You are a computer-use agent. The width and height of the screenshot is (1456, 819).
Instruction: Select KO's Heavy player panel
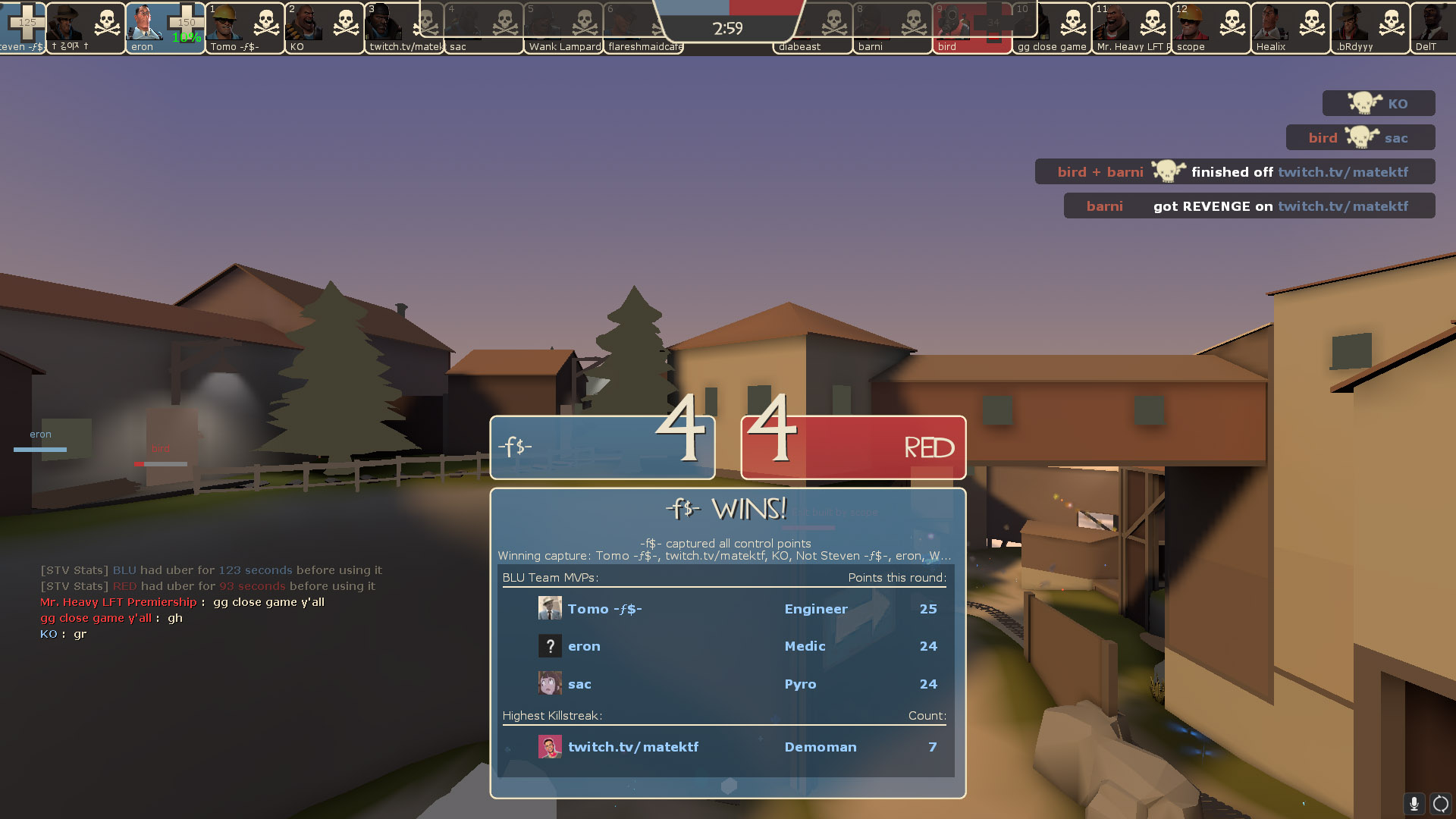325,27
